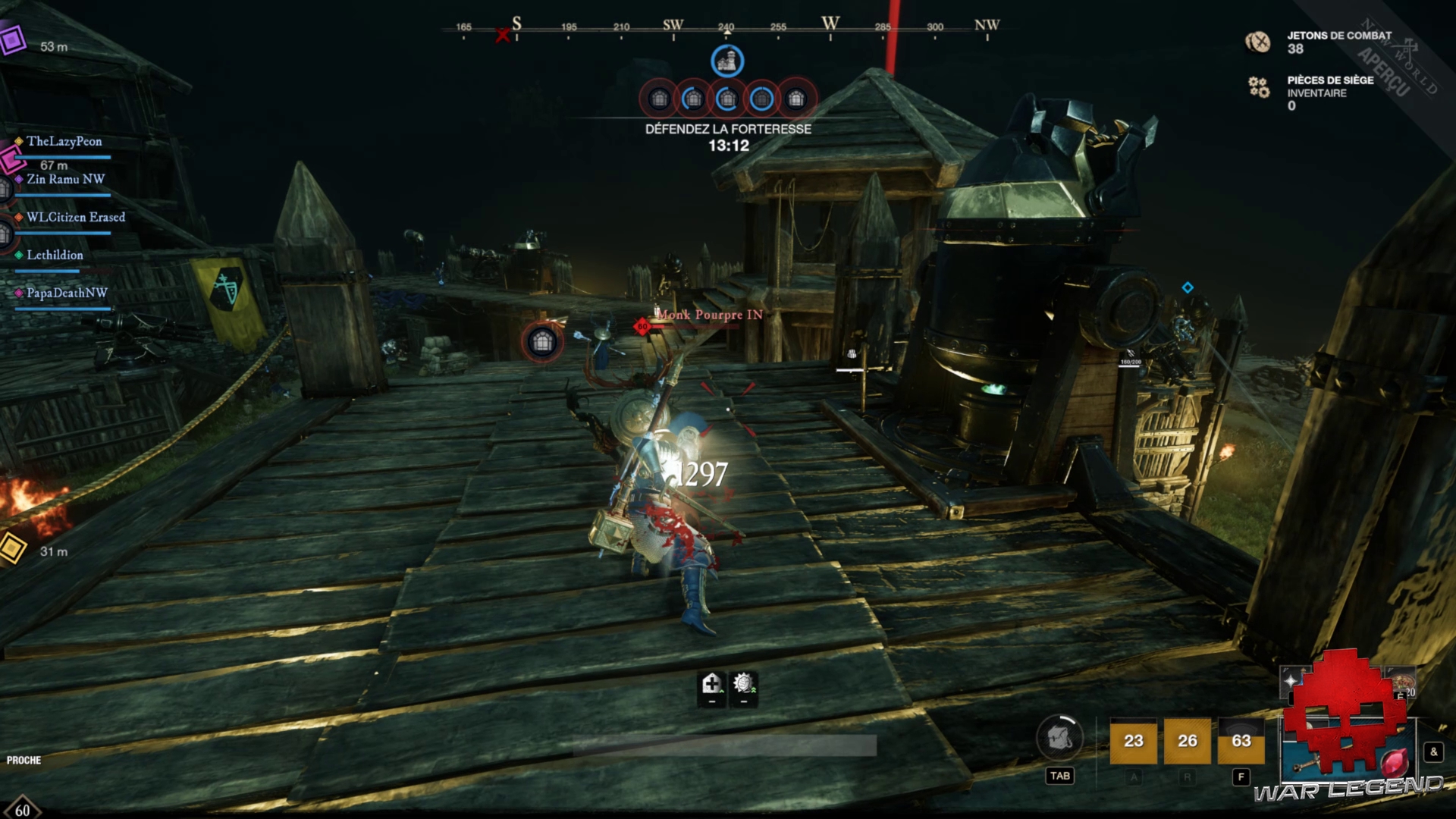
Task: Open the Pièces de siège gears icon
Action: click(x=1259, y=87)
